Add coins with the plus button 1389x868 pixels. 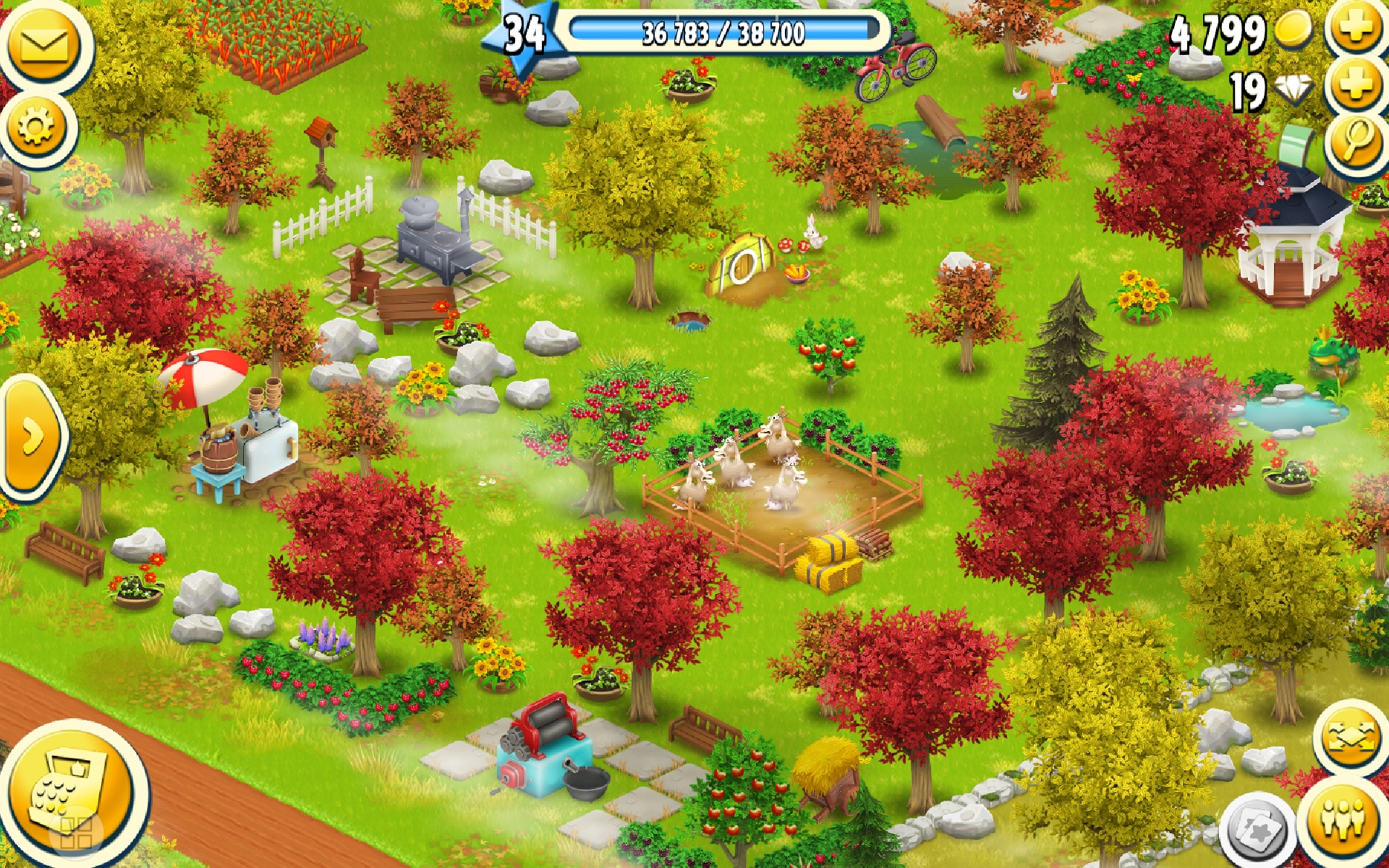[x=1356, y=29]
